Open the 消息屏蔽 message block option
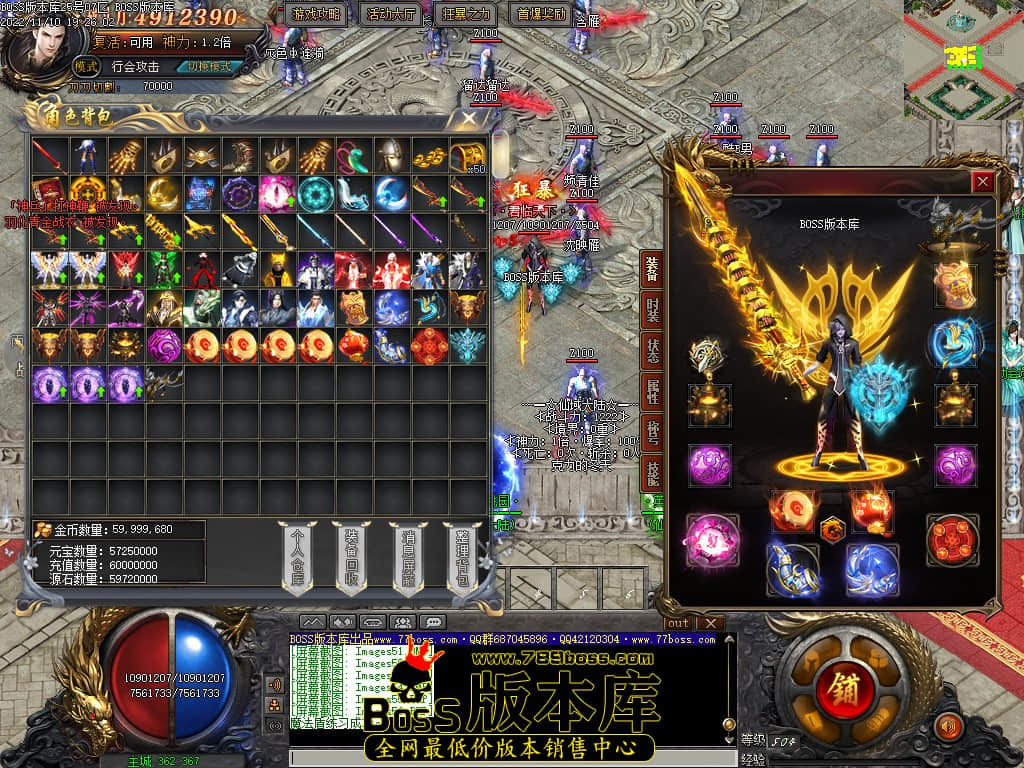This screenshot has width=1024, height=768. click(x=408, y=560)
